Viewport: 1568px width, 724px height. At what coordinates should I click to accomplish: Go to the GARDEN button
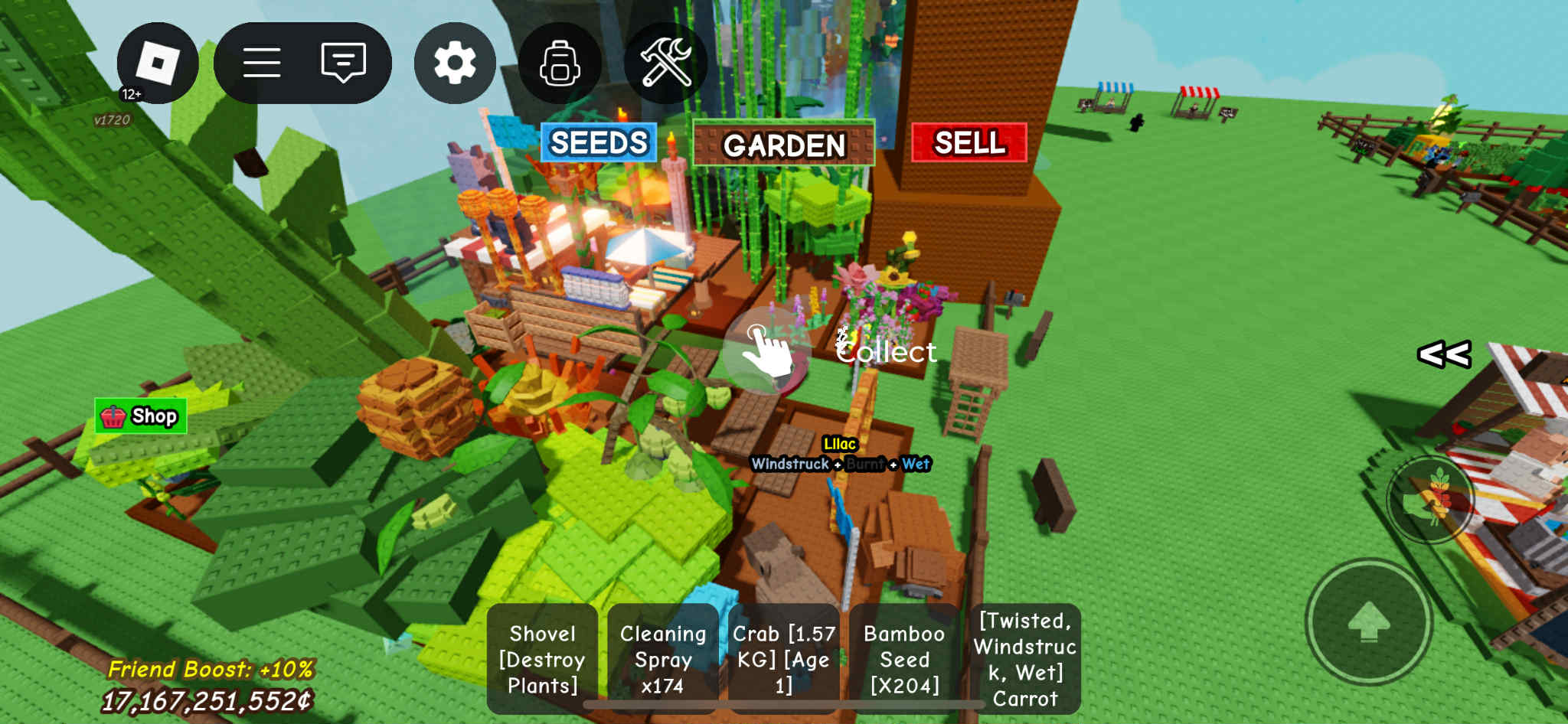tap(783, 145)
